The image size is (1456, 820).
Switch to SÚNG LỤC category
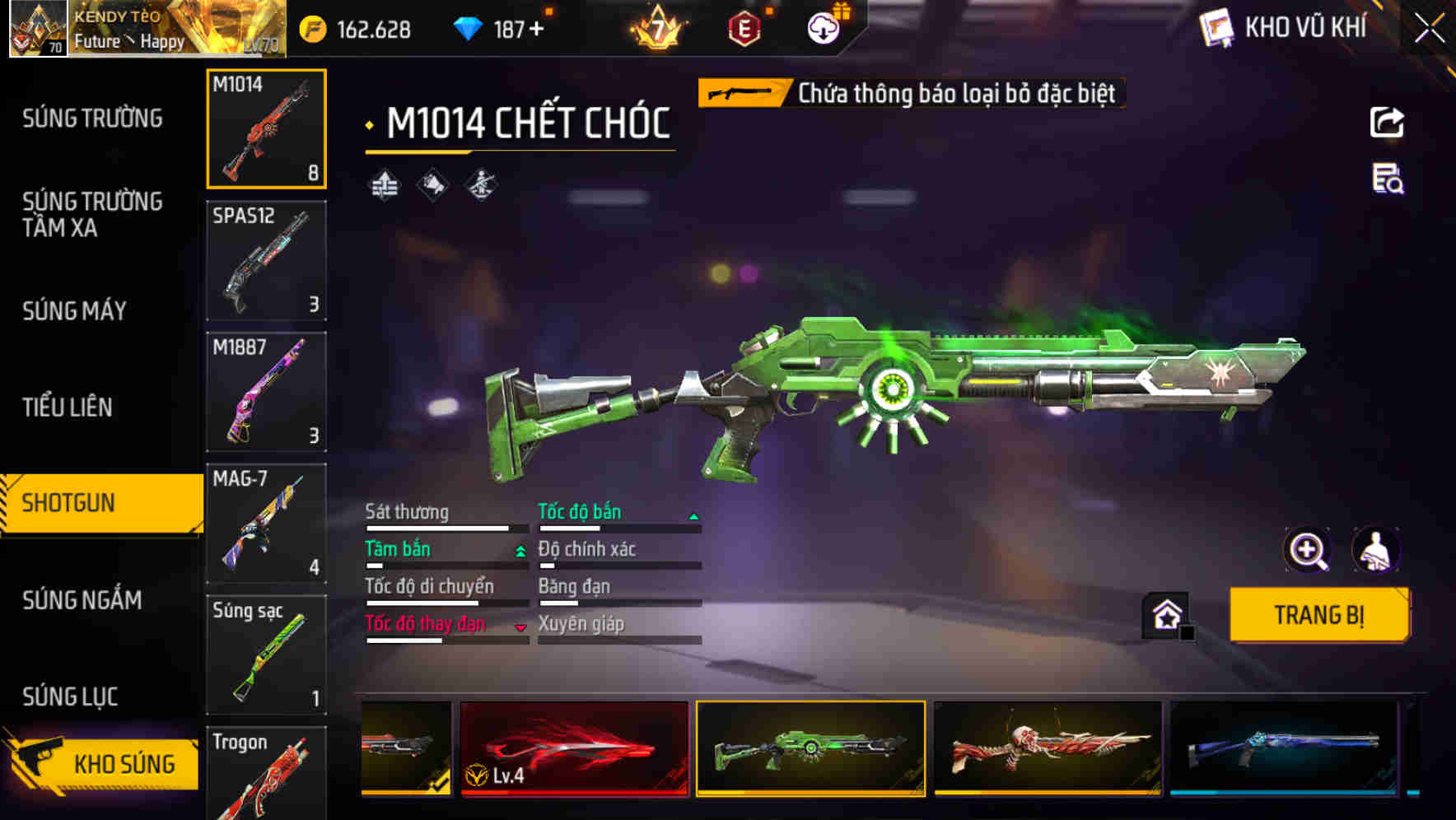pos(70,697)
